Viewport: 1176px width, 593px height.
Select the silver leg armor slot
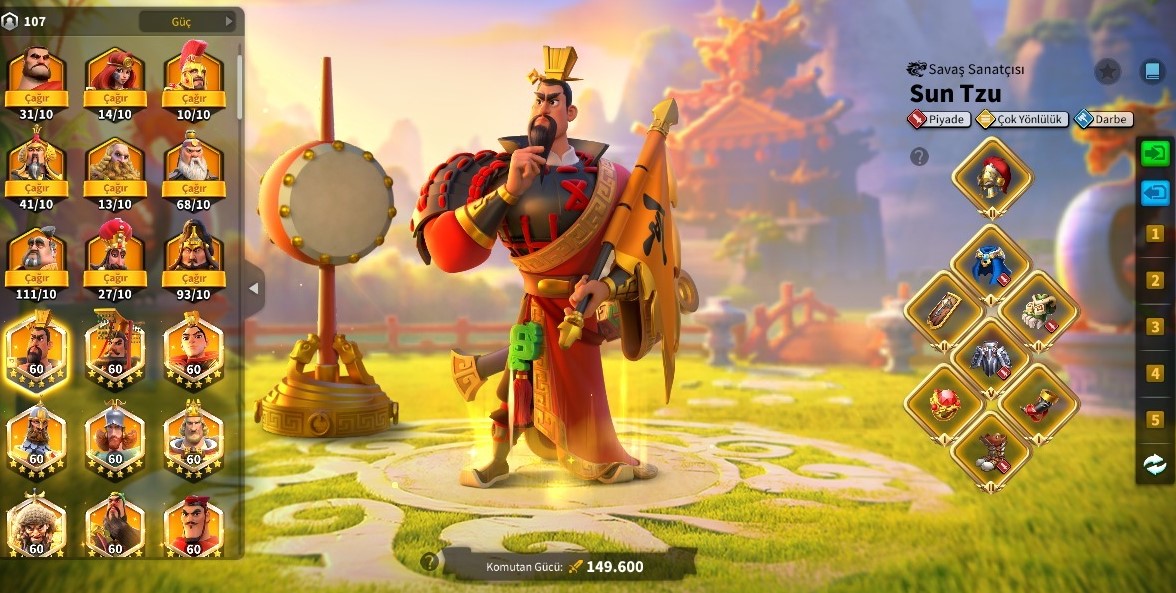point(991,357)
